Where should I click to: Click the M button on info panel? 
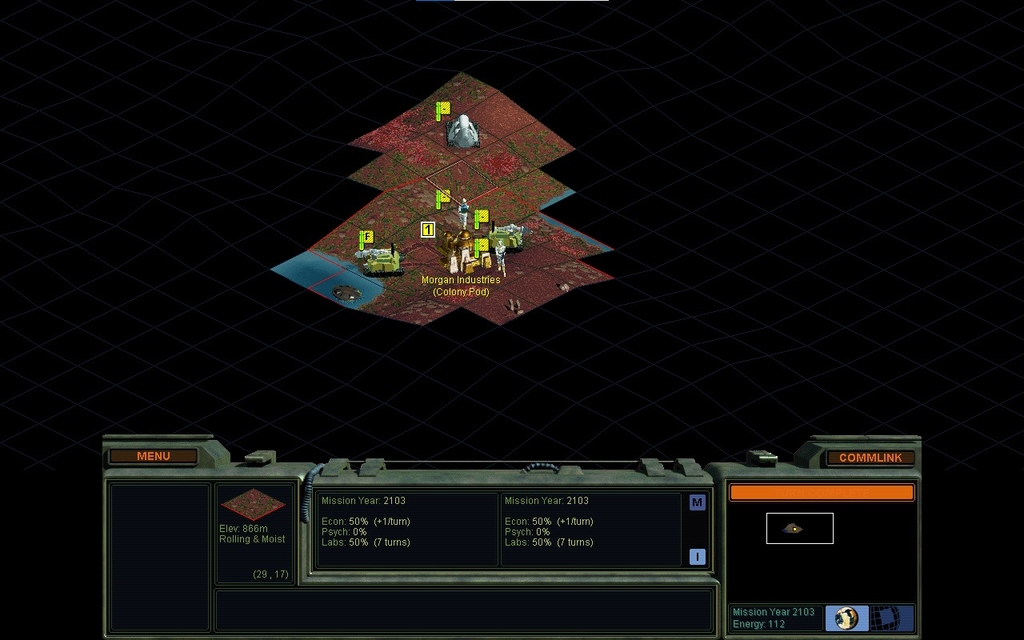[697, 502]
